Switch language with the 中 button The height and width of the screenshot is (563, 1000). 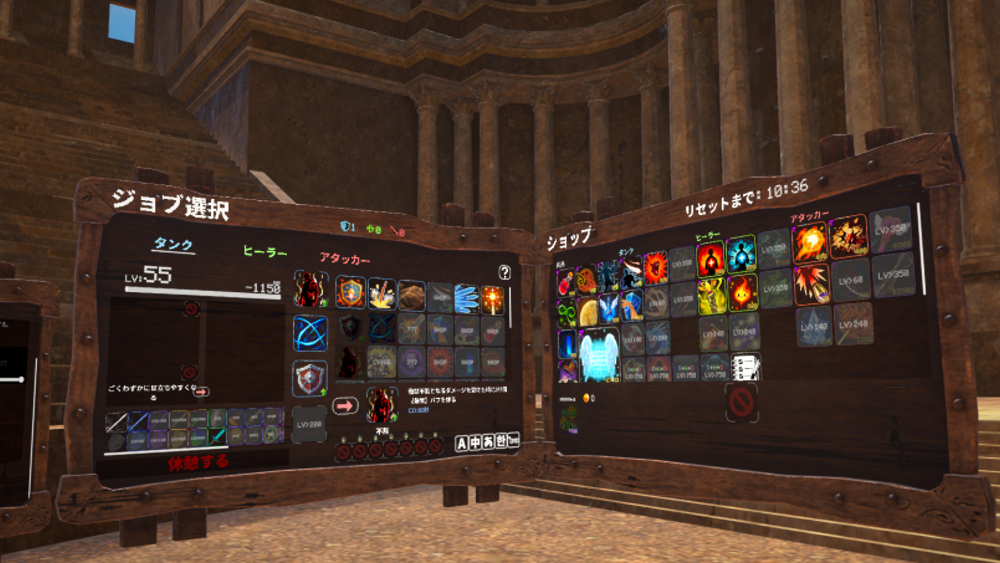pos(476,442)
